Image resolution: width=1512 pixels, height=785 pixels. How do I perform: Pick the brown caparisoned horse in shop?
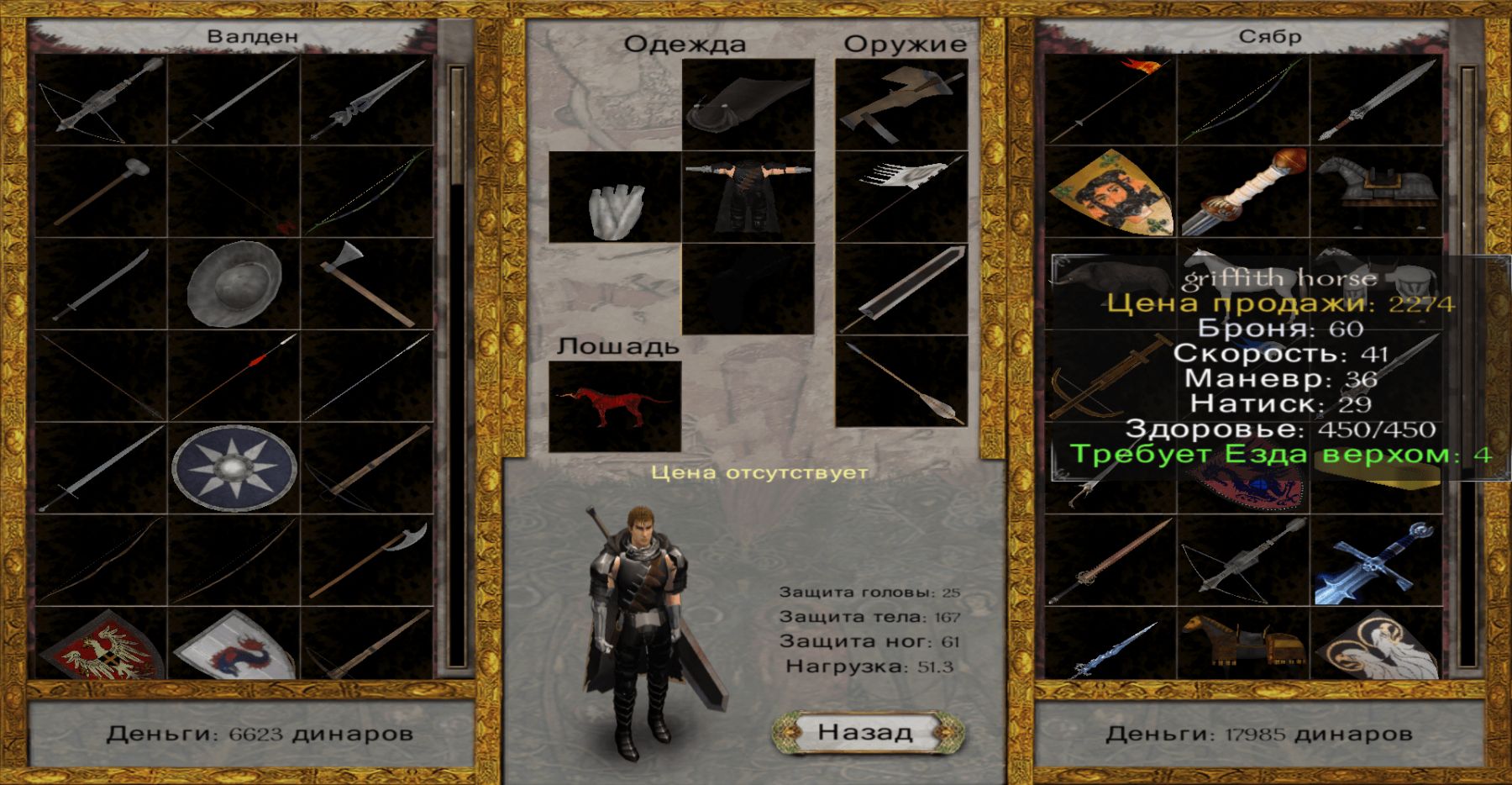pos(1243,644)
